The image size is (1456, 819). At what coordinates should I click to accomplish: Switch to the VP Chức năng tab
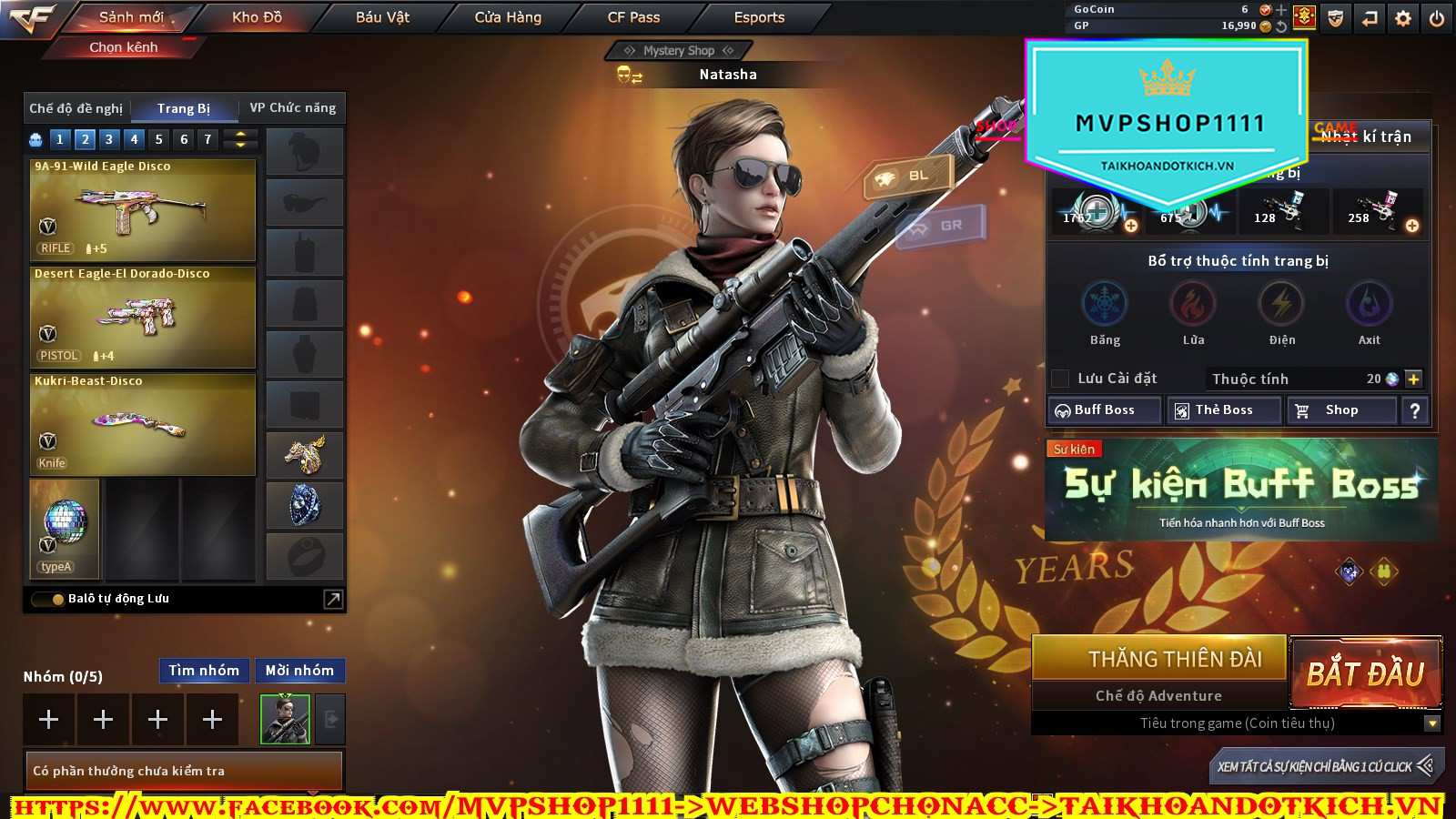[x=292, y=108]
